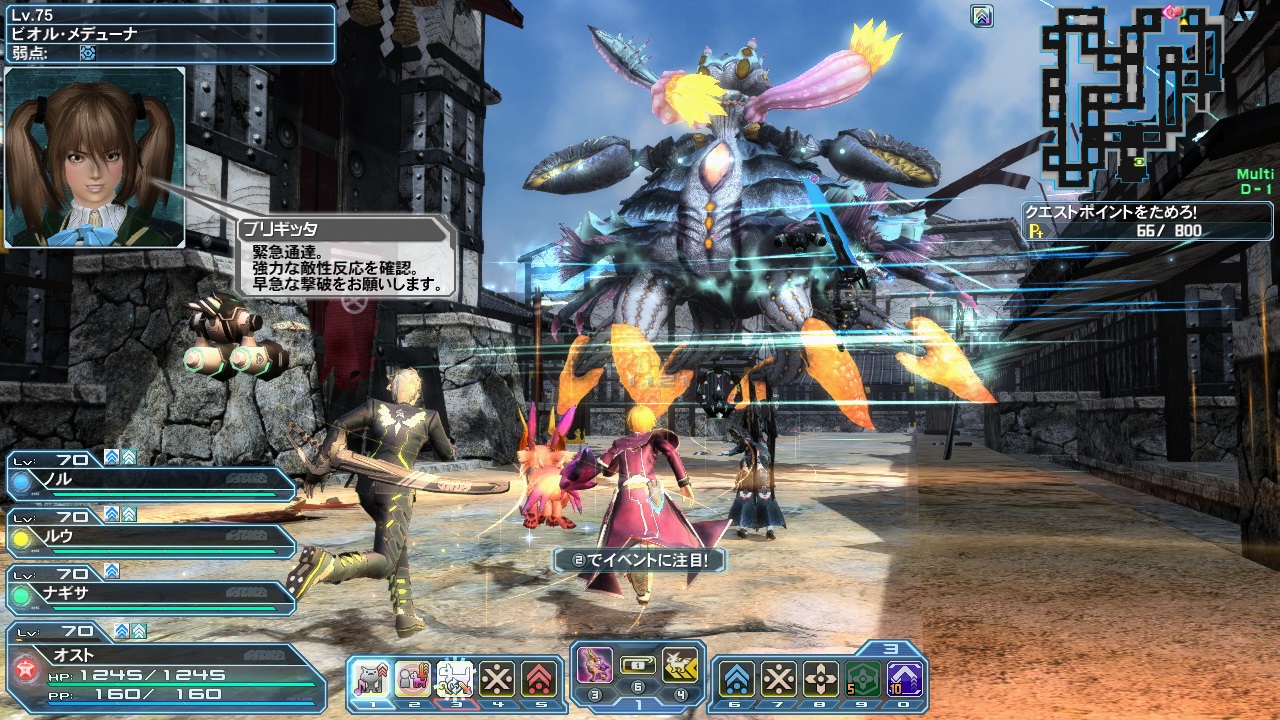Click the ビオル・メデューナ enemy info panel
The image size is (1280, 720).
[168, 34]
